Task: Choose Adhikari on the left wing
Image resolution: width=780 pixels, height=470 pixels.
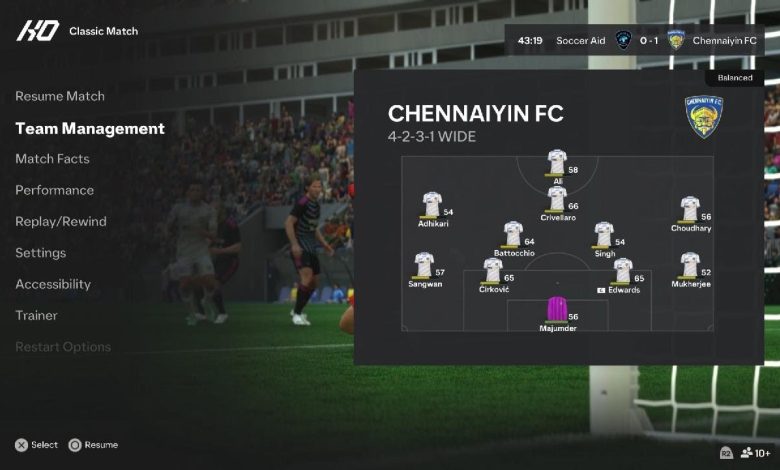Action: (x=432, y=204)
